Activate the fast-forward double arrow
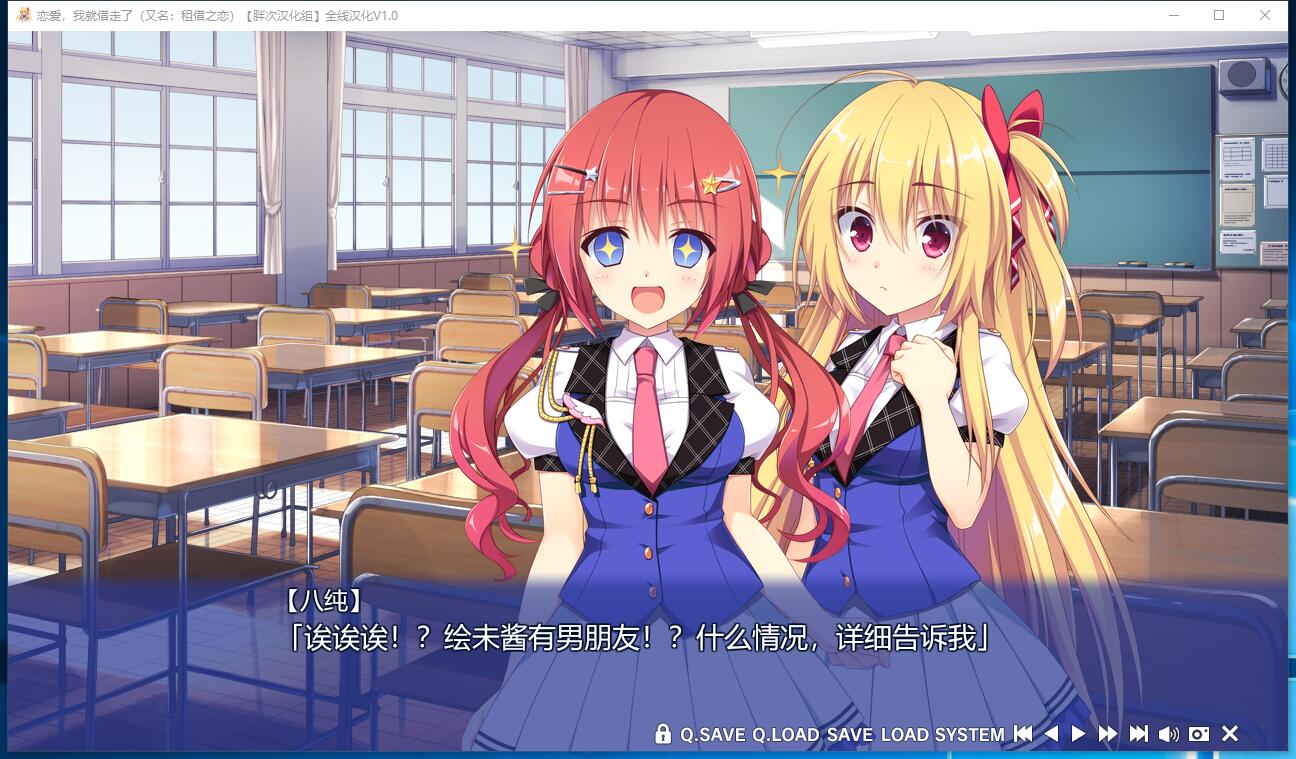1296x759 pixels. pos(1108,734)
